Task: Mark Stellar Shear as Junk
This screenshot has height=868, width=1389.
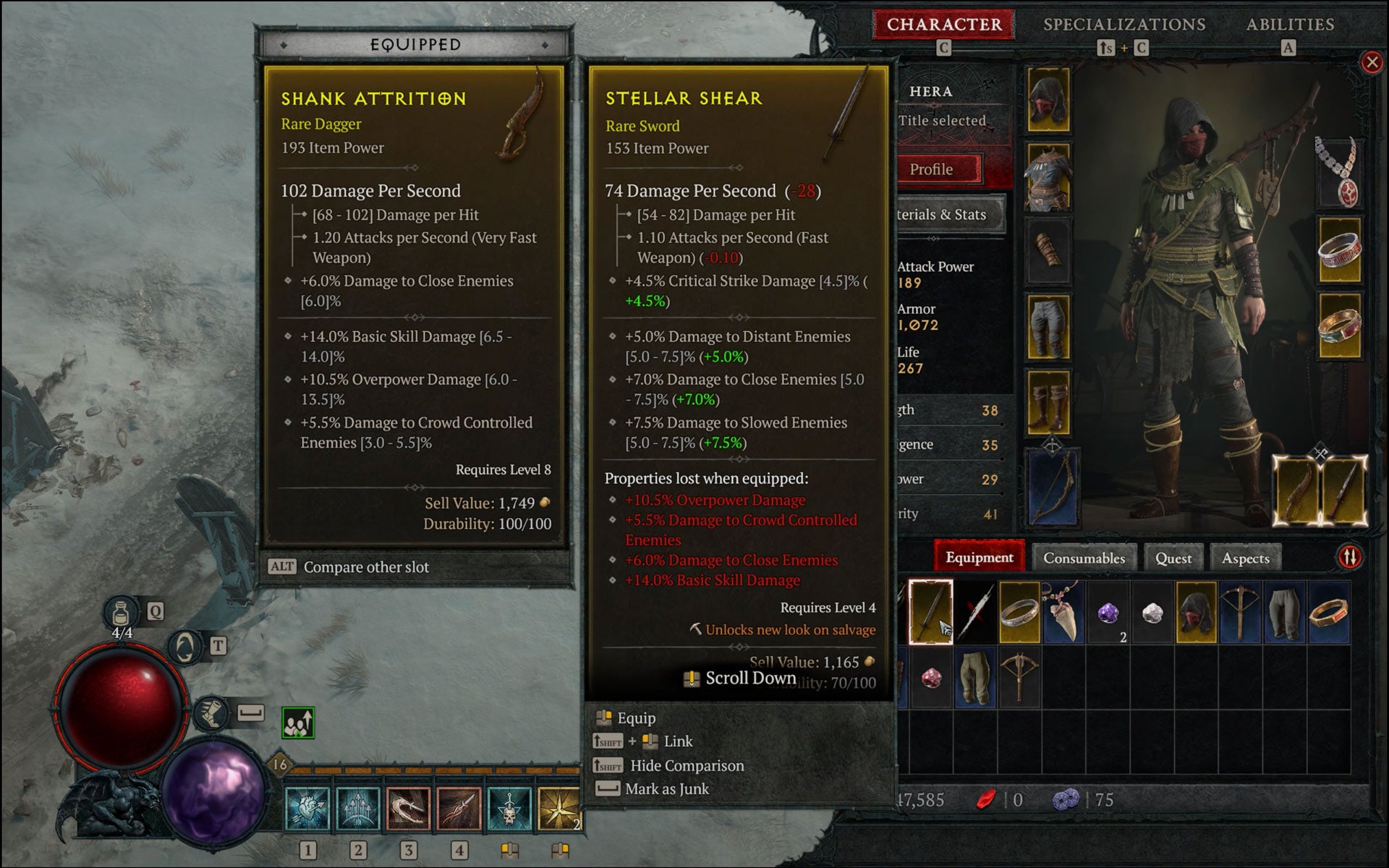Action: pos(666,789)
